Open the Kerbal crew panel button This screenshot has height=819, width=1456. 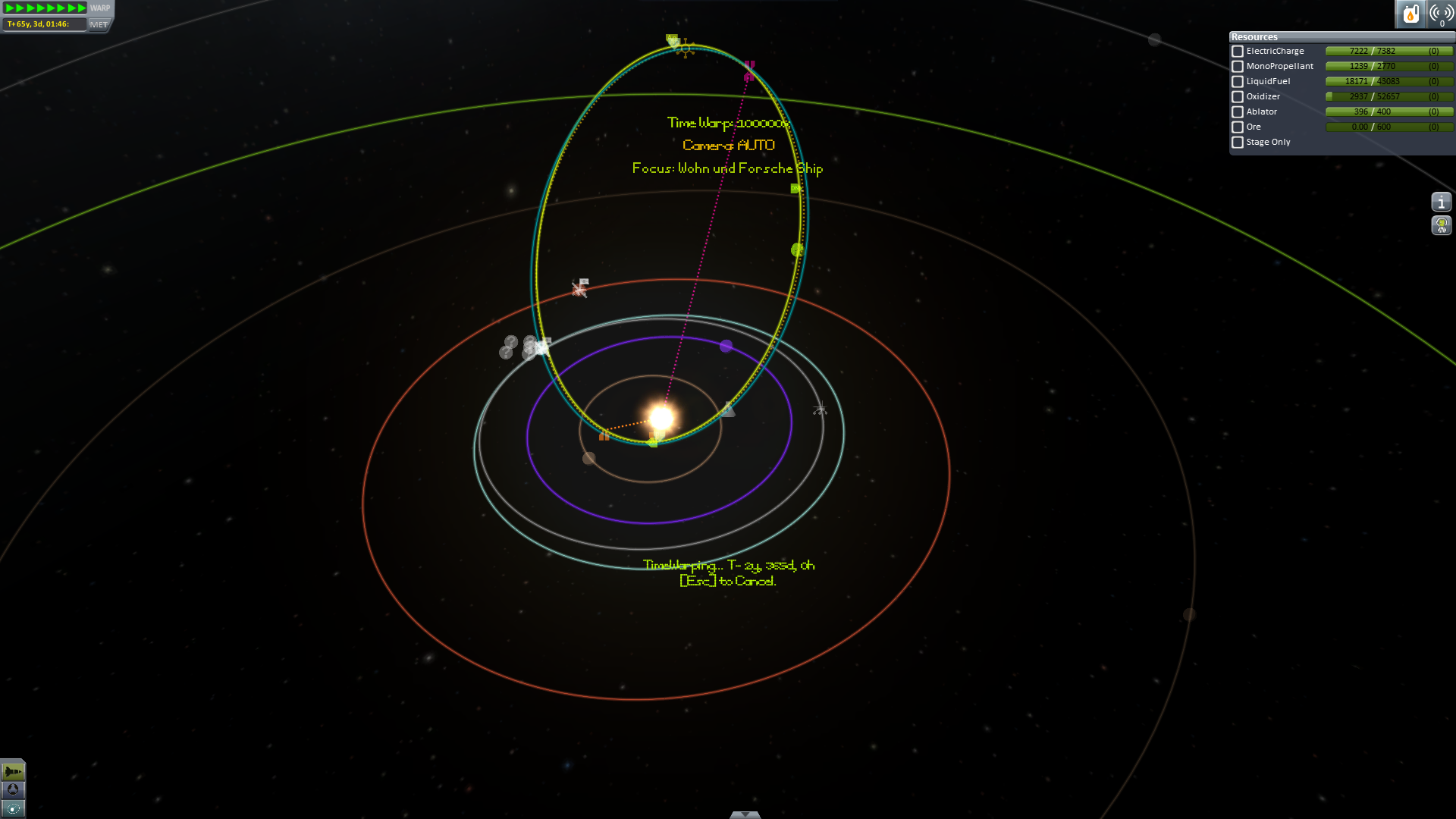pyautogui.click(x=1441, y=225)
